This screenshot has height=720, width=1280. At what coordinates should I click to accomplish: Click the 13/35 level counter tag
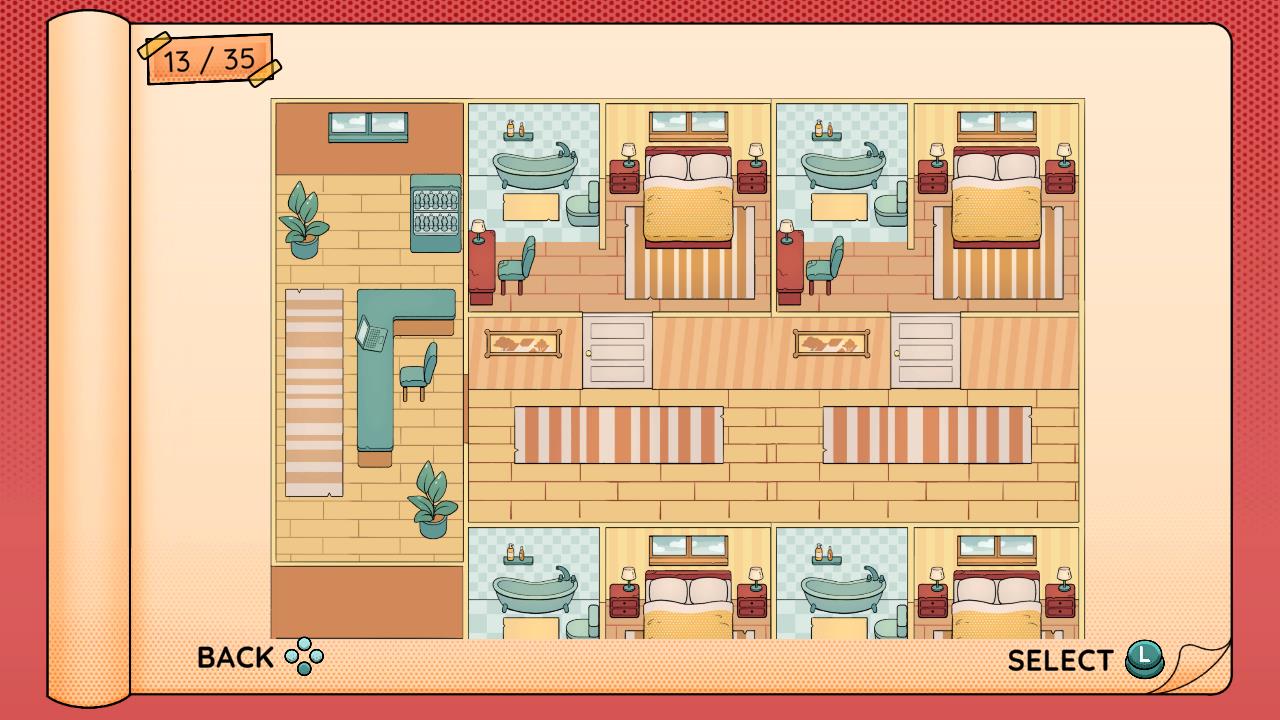(x=207, y=60)
